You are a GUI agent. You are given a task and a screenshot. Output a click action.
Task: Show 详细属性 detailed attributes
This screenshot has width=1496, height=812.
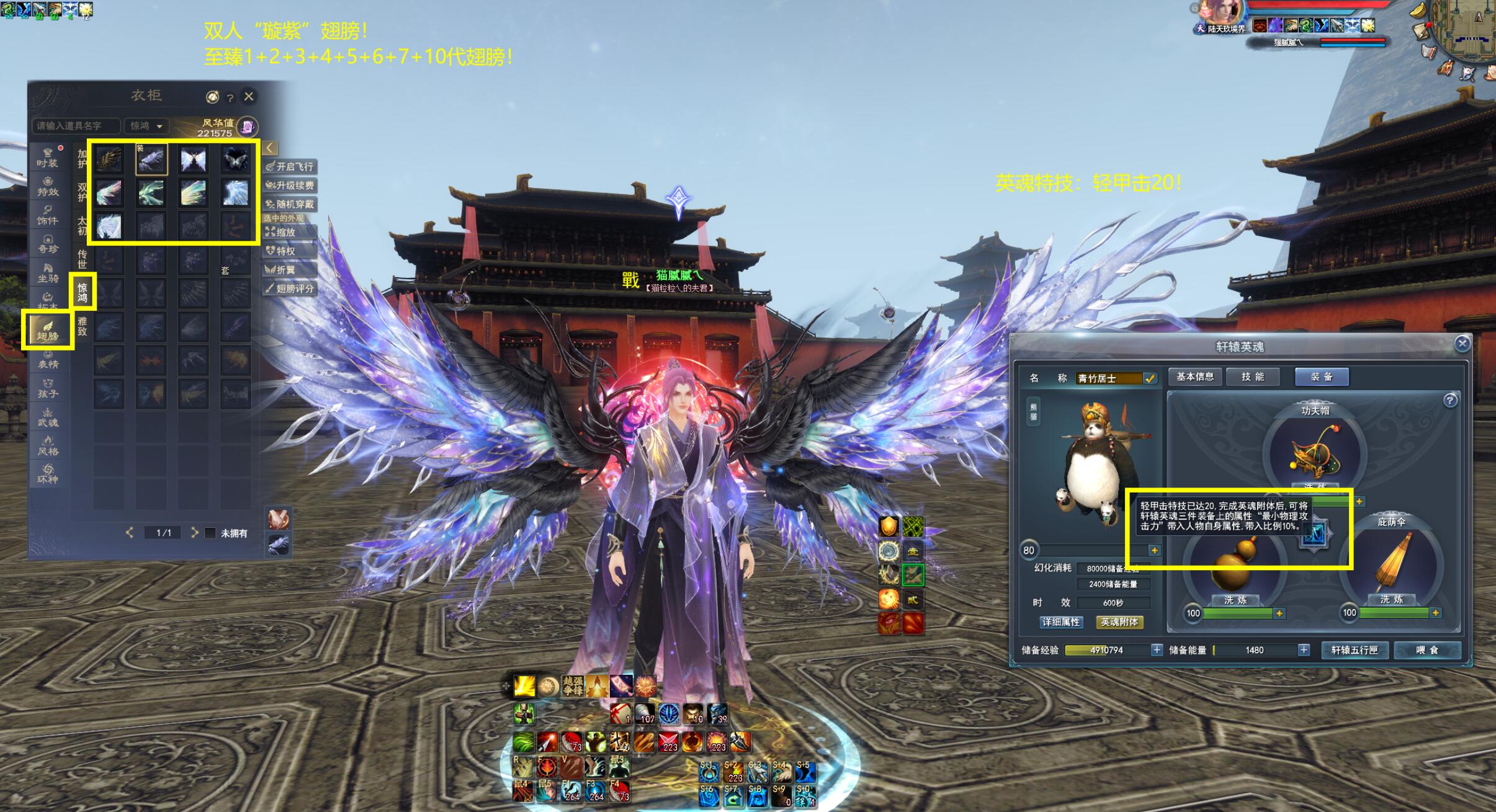(x=1061, y=622)
